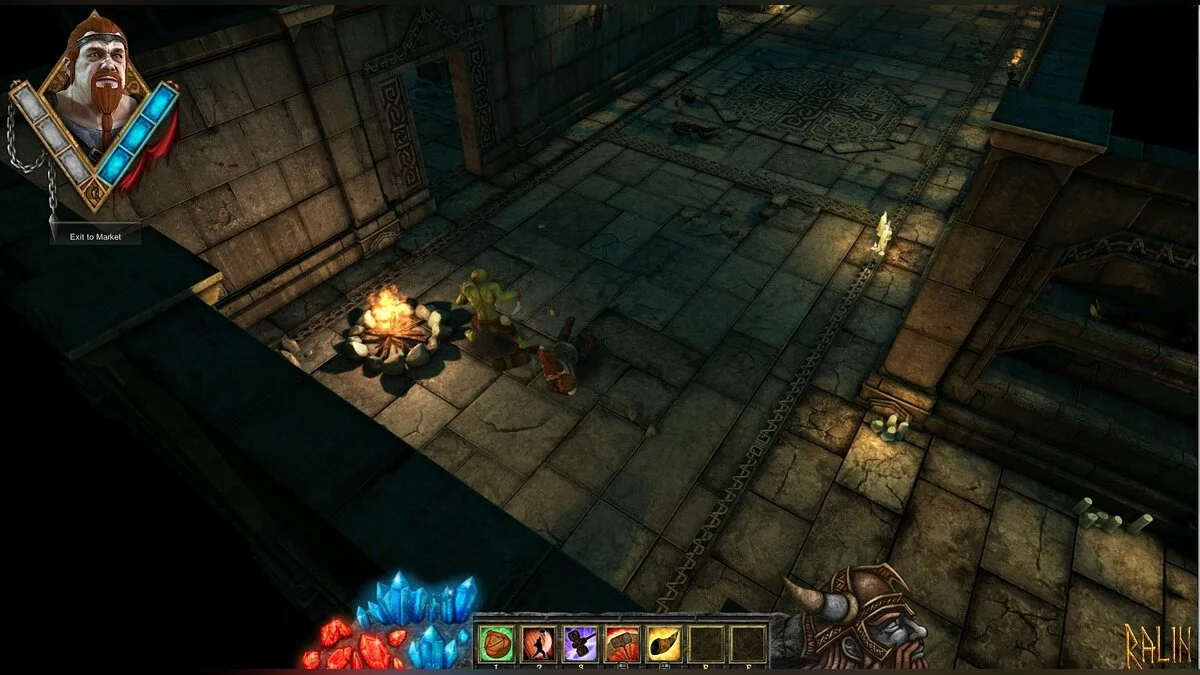The height and width of the screenshot is (675, 1200).
Task: Use the hammer-swing silhouette skill
Action: (538, 643)
